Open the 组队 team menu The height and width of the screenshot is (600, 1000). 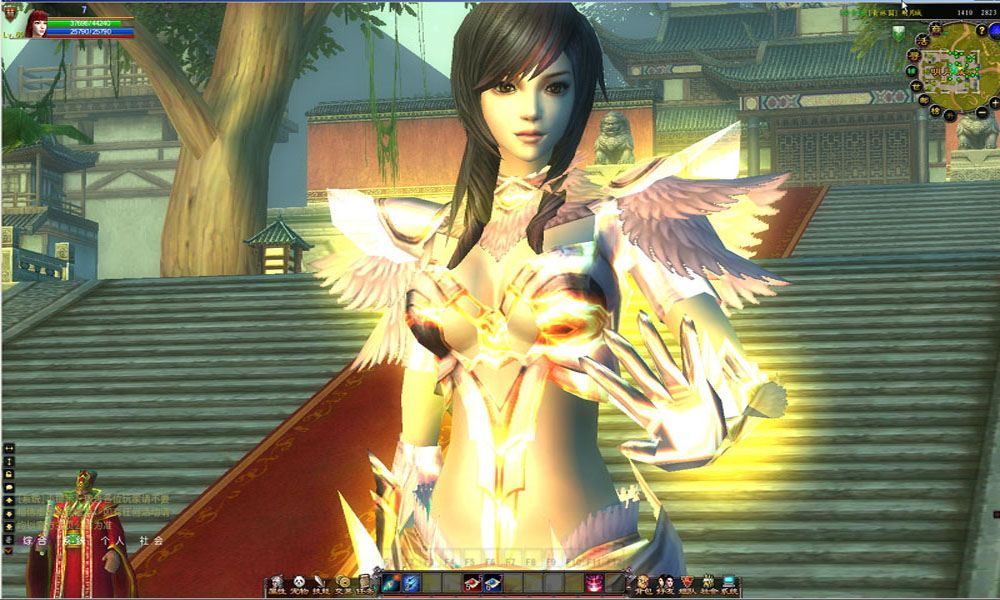click(687, 584)
